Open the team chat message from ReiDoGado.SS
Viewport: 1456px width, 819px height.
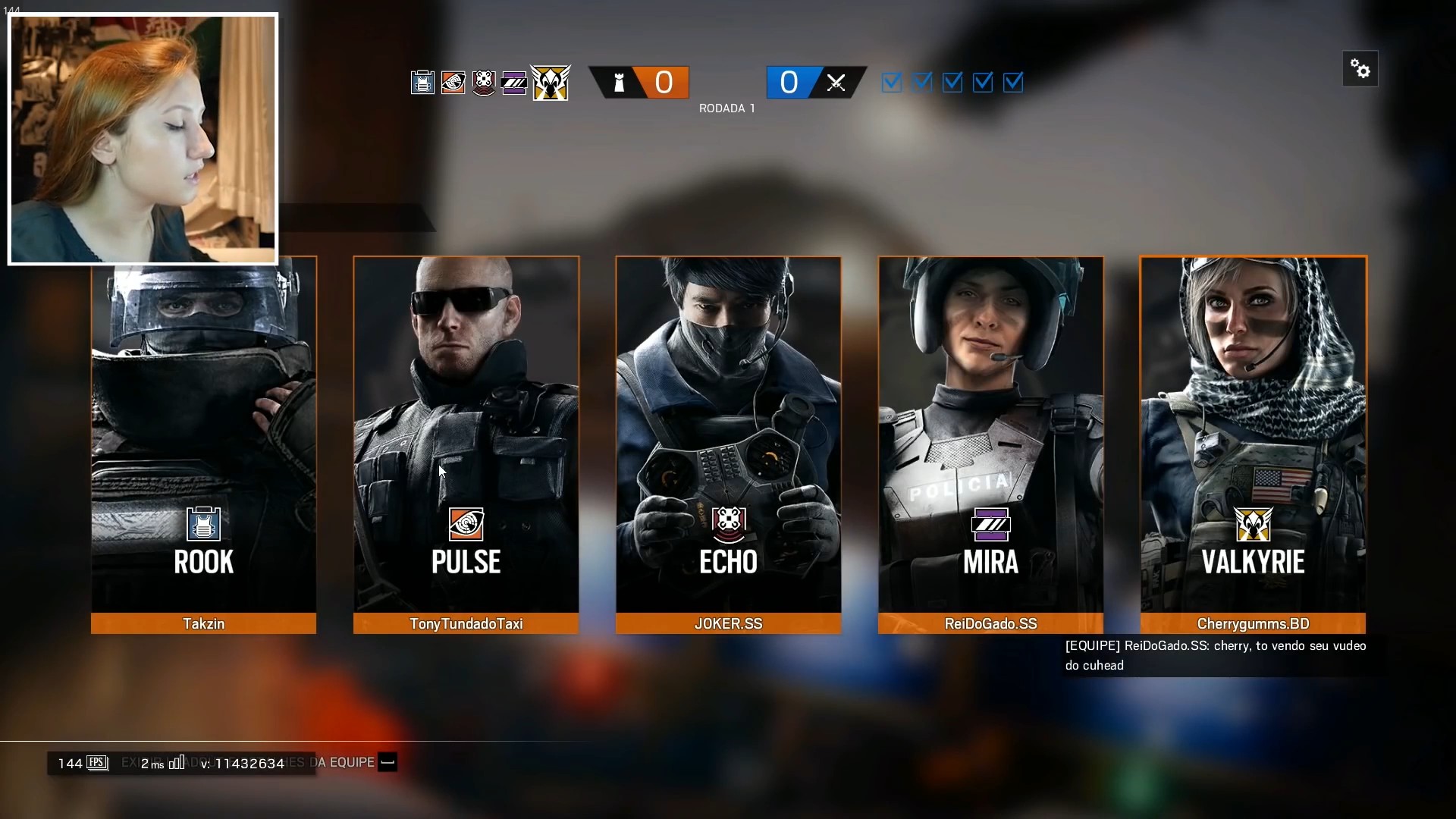(1215, 655)
